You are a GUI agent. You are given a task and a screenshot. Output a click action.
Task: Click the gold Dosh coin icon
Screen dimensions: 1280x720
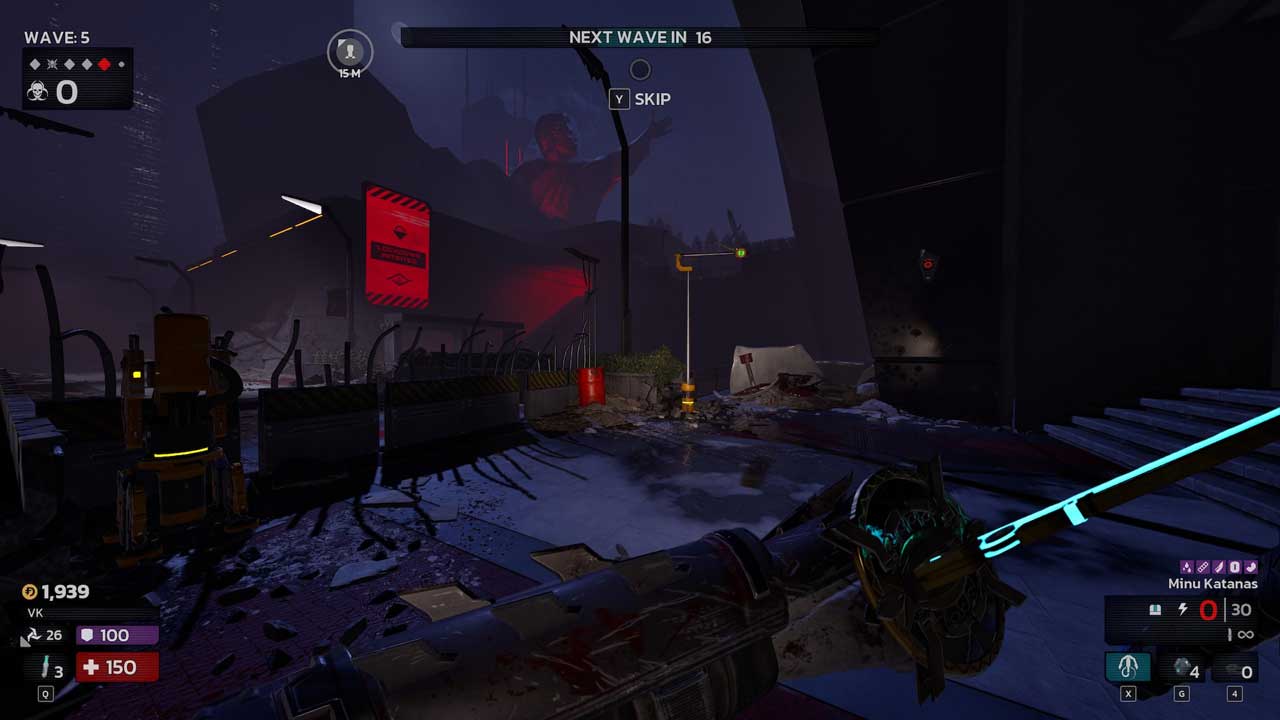30,592
